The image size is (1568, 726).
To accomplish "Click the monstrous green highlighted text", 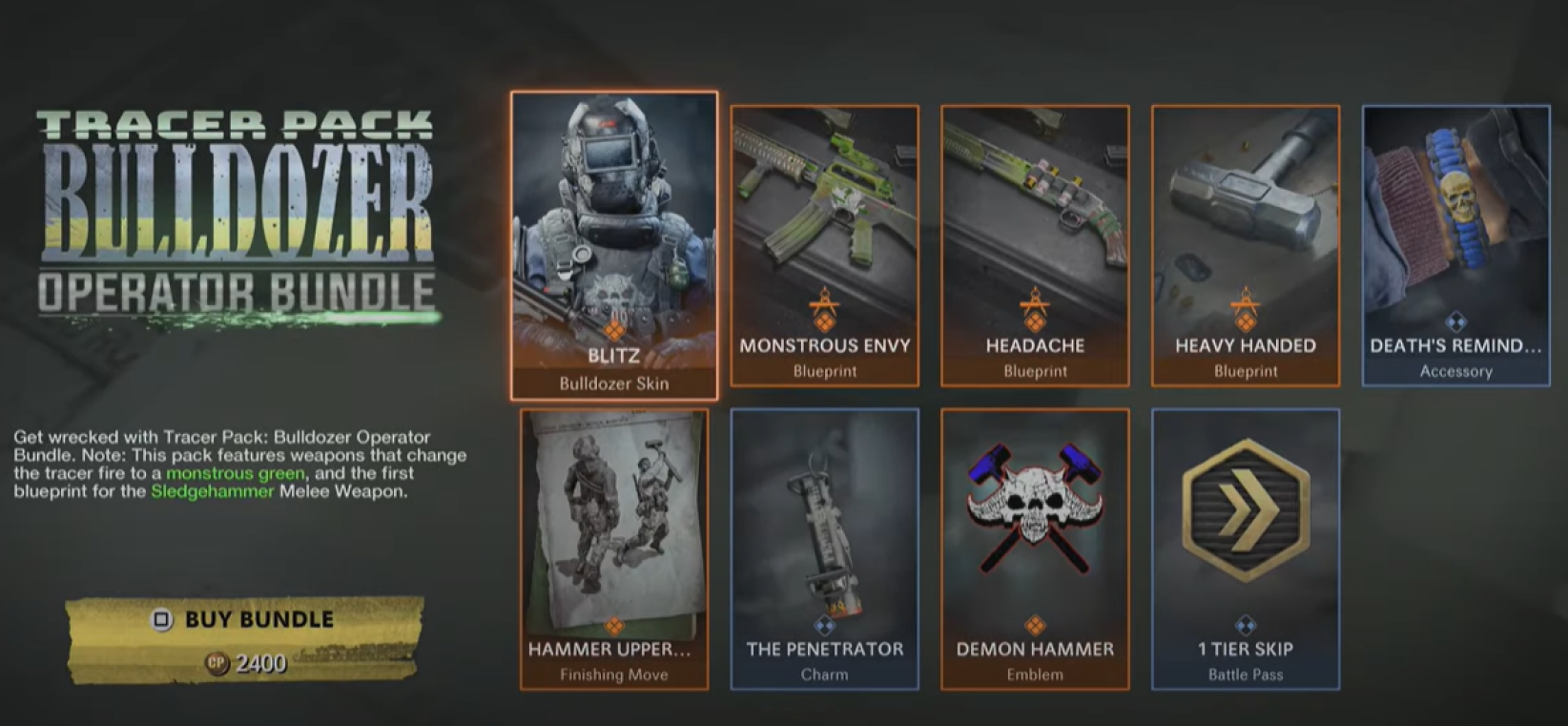I will [236, 471].
